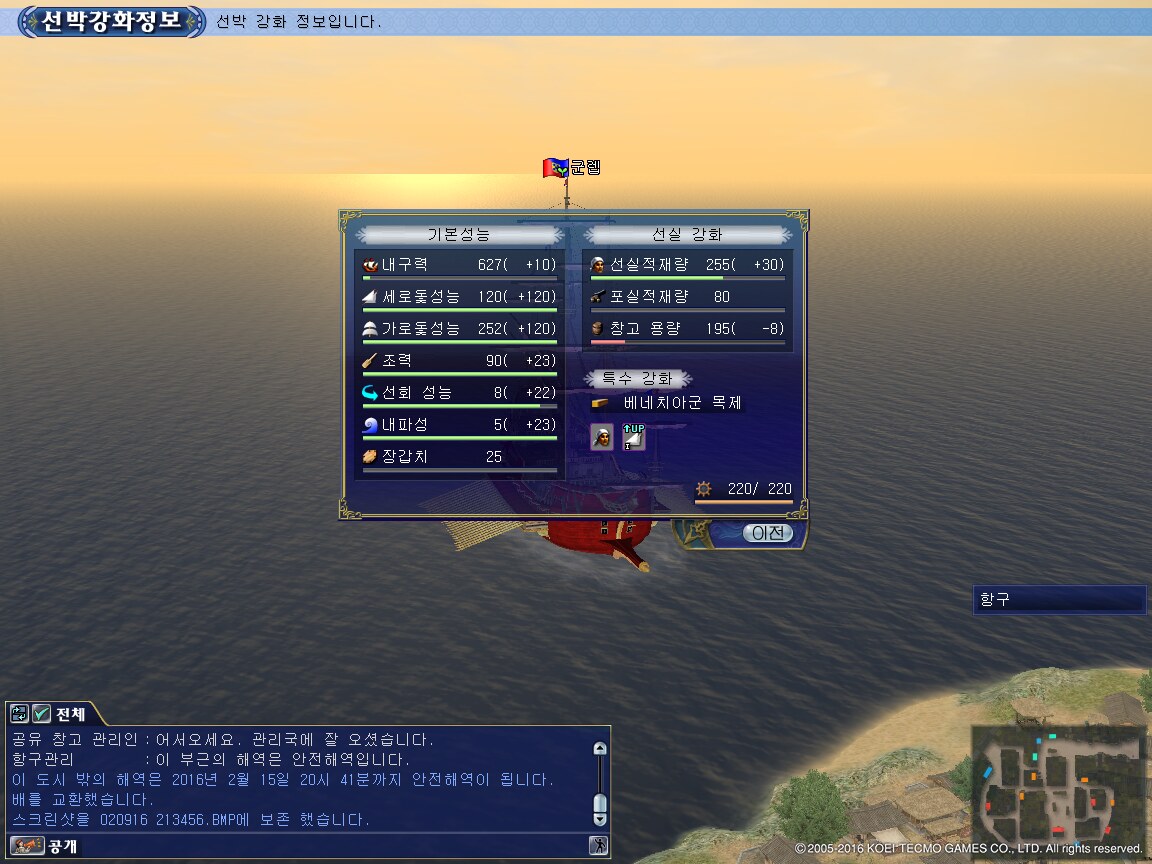Click the chat window switch arrows icon

(20, 713)
